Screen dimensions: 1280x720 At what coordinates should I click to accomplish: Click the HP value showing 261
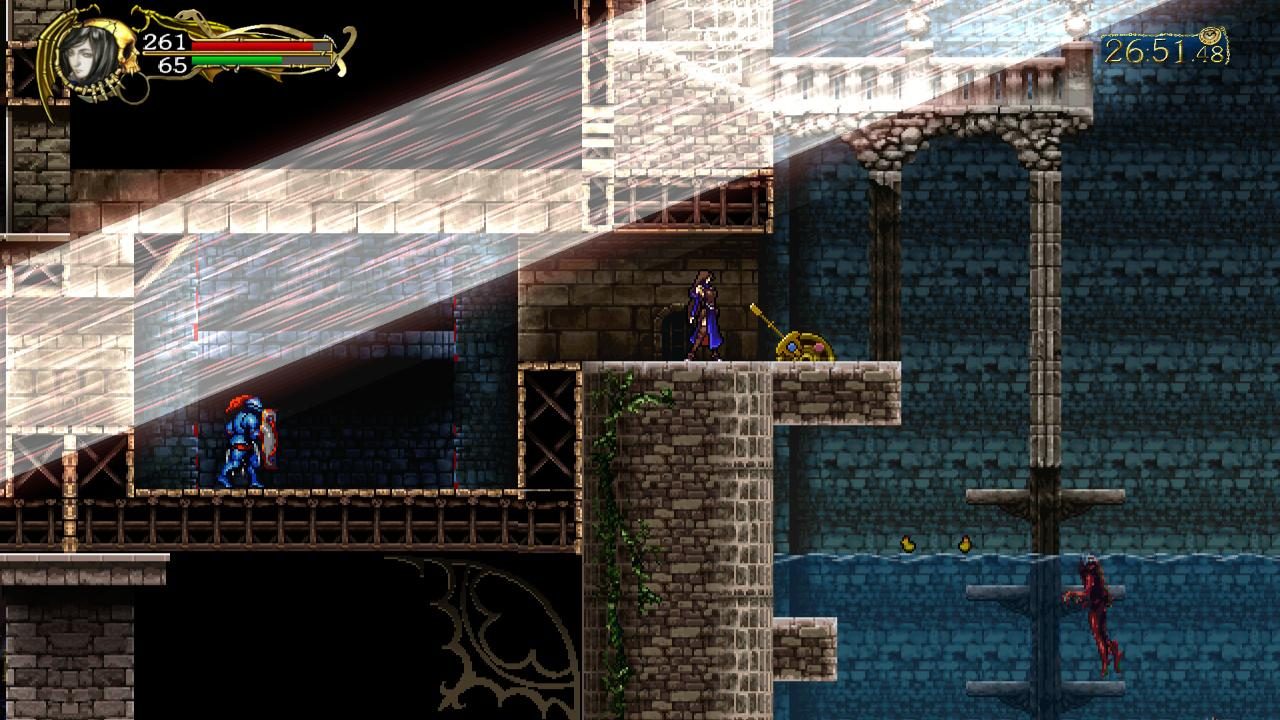point(166,43)
